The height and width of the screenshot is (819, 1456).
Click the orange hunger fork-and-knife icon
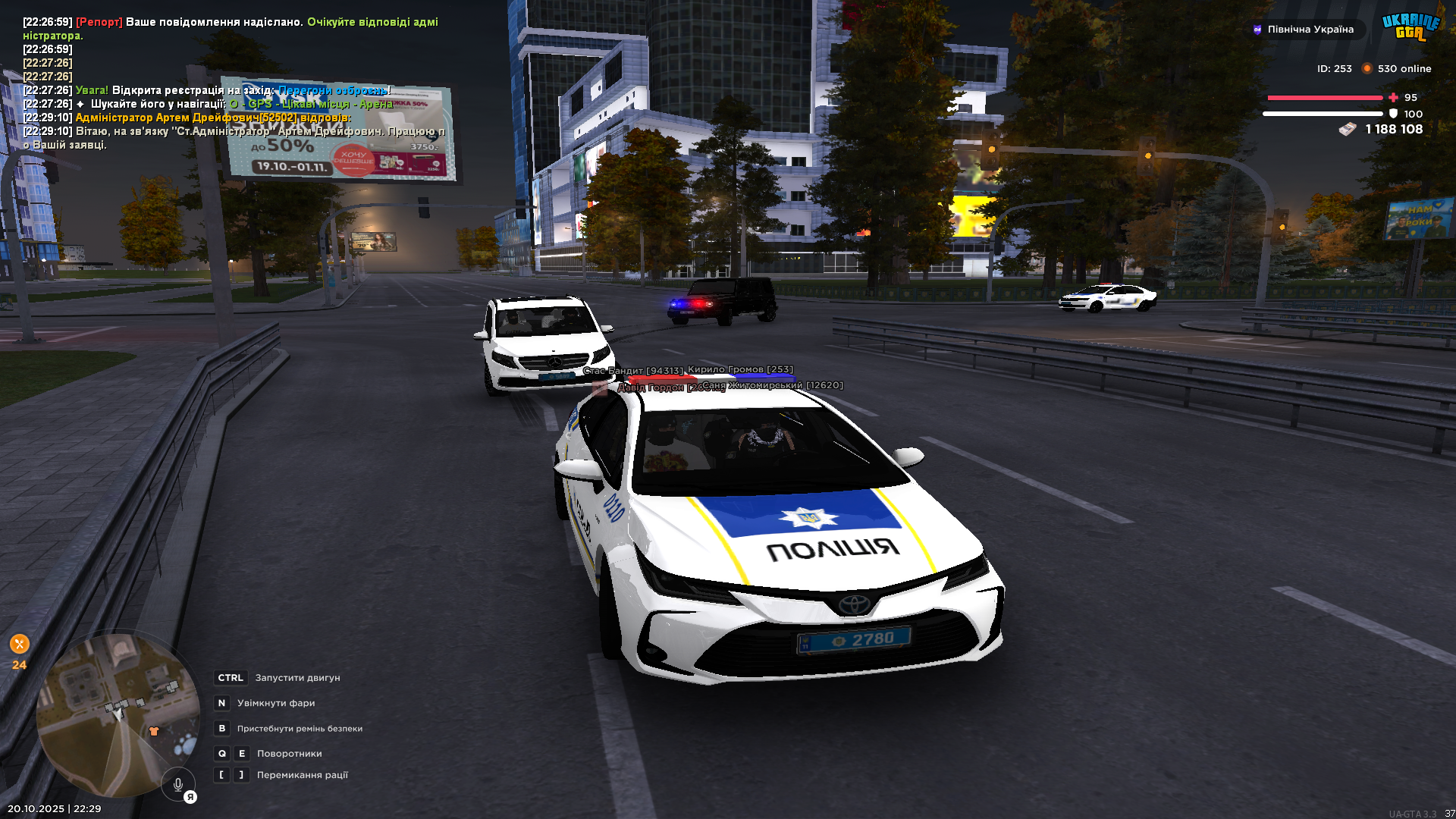click(20, 645)
